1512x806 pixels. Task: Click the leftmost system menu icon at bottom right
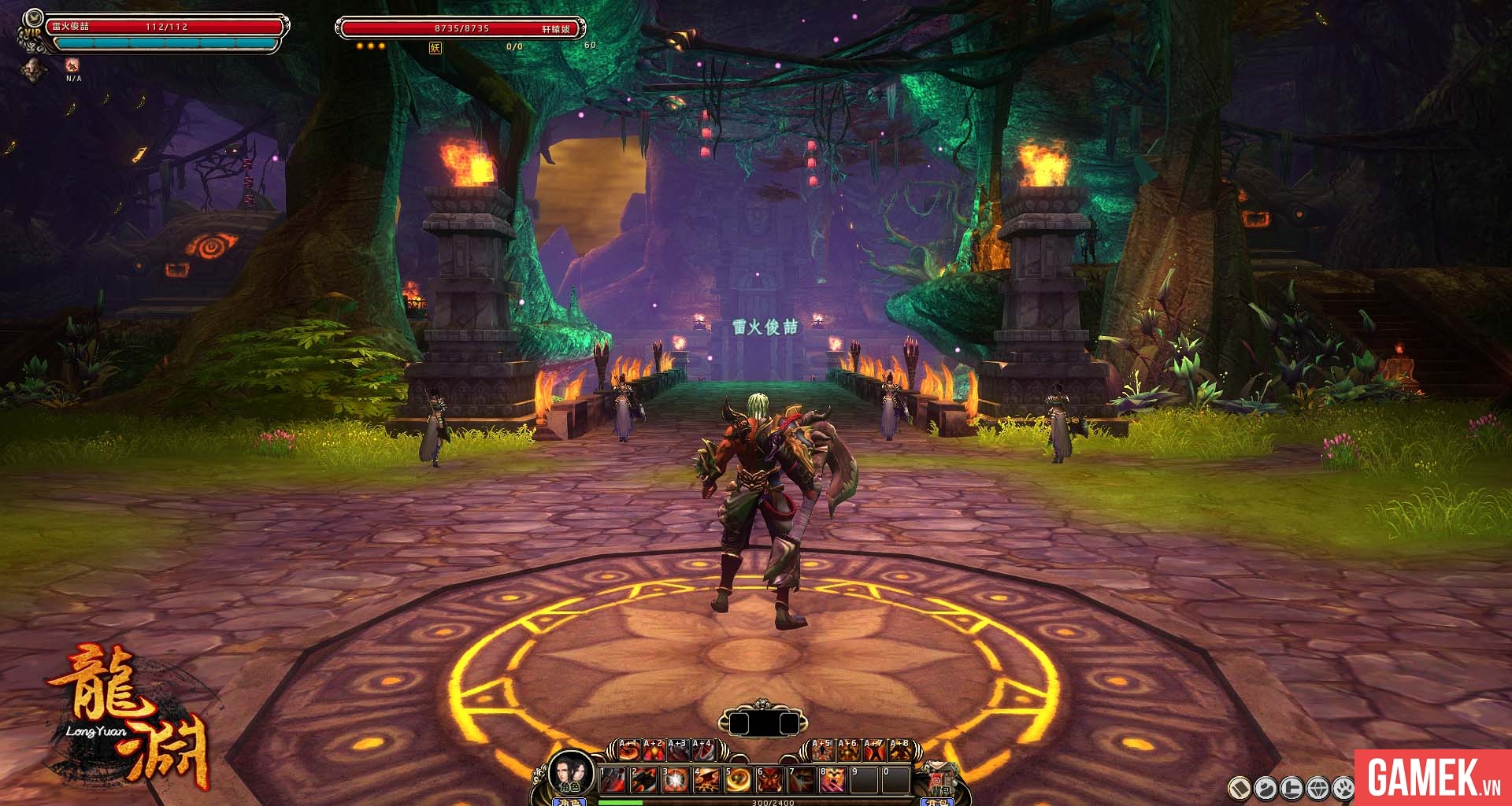[x=1242, y=787]
